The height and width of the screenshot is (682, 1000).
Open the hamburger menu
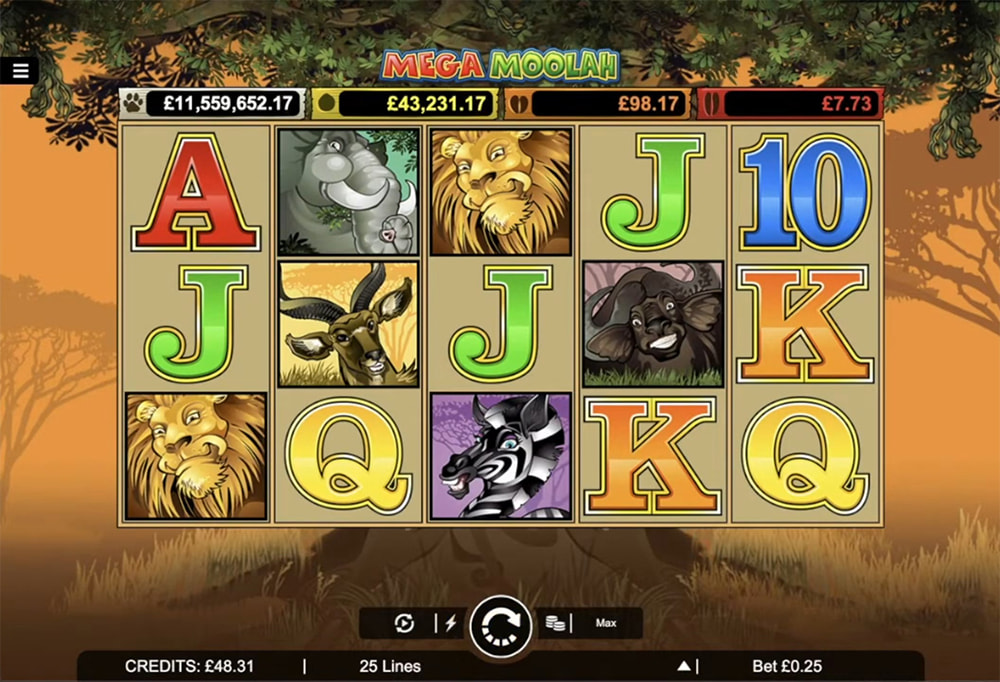pos(21,70)
